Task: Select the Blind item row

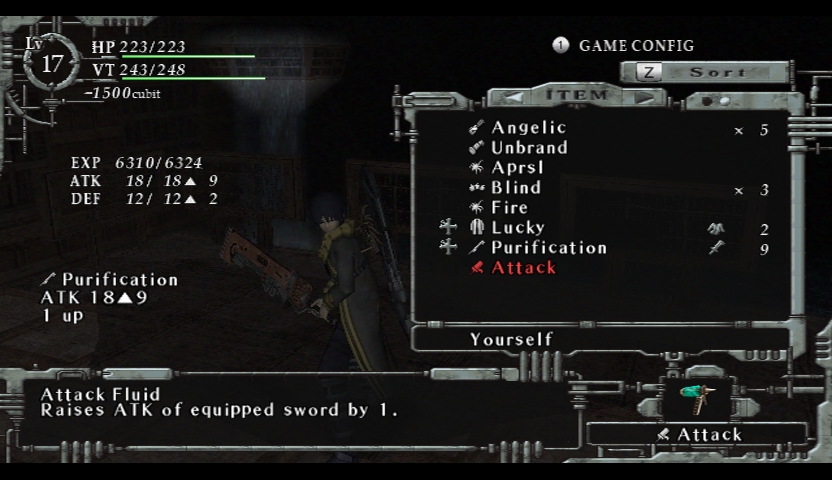Action: coord(516,188)
